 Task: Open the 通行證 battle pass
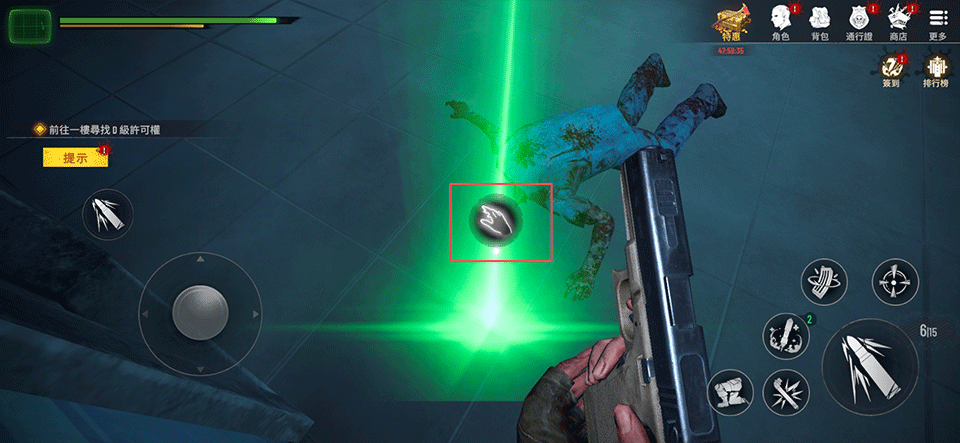858,22
